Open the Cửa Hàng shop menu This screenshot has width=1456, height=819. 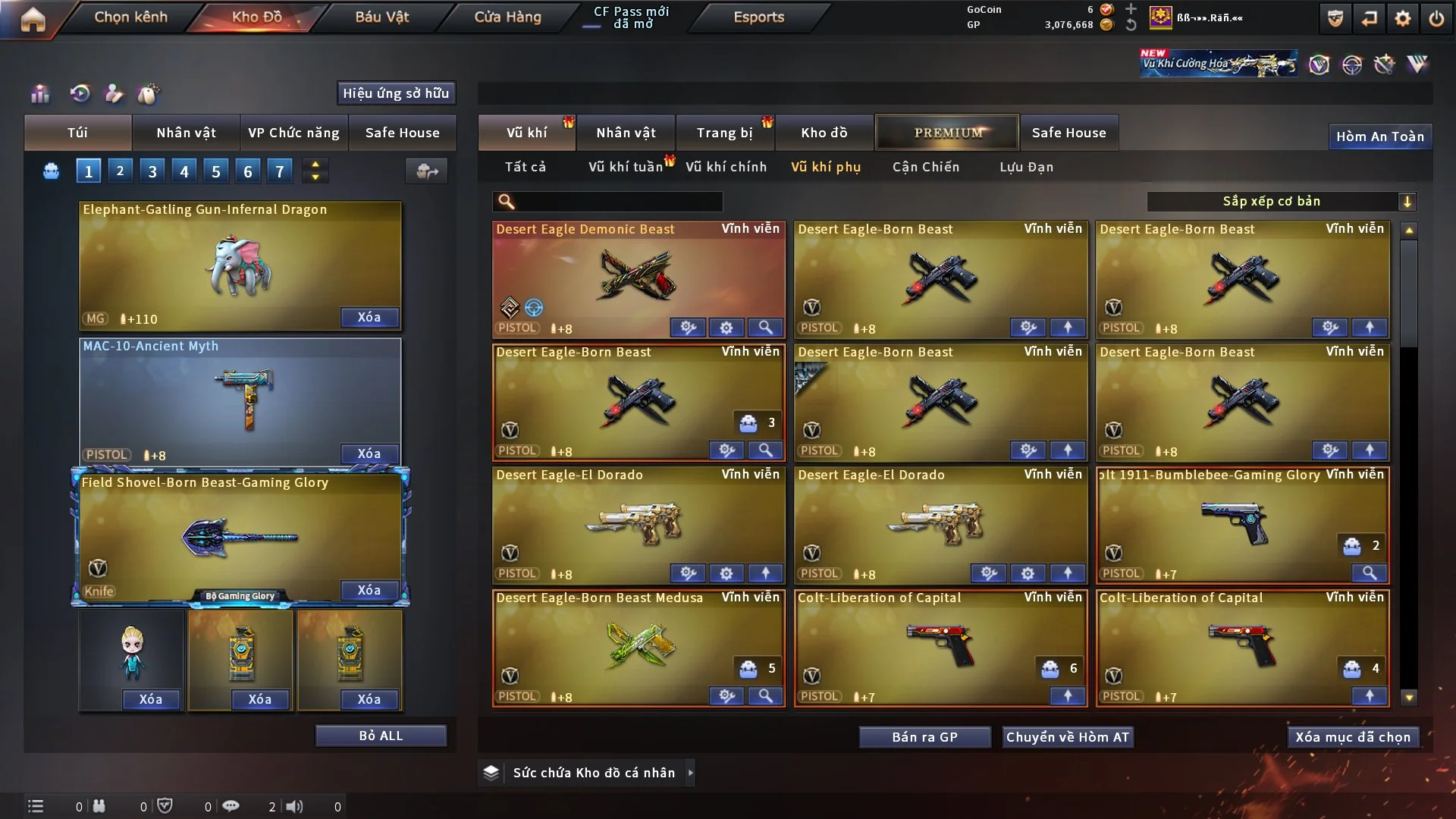507,17
